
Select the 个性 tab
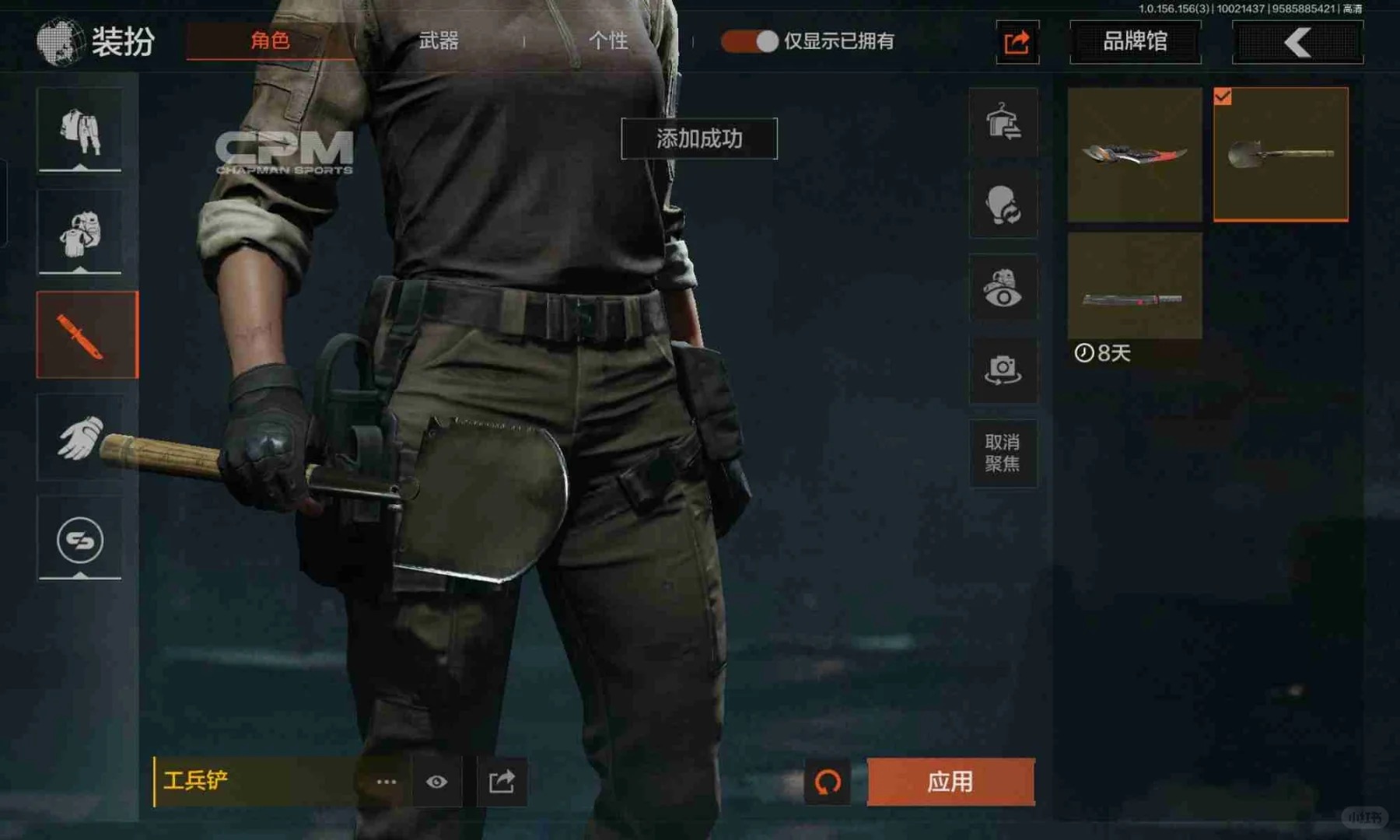tap(608, 40)
